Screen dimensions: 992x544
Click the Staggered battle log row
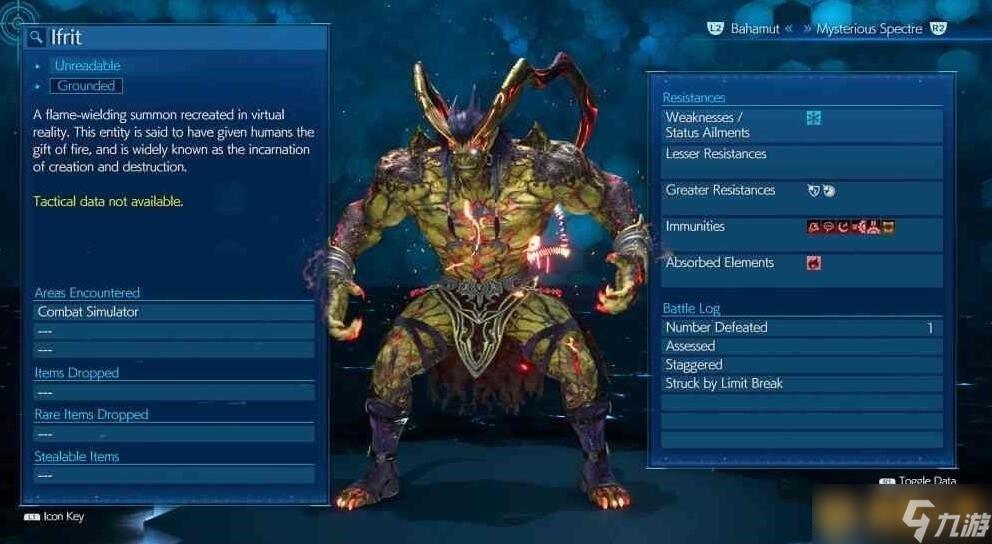tap(802, 365)
